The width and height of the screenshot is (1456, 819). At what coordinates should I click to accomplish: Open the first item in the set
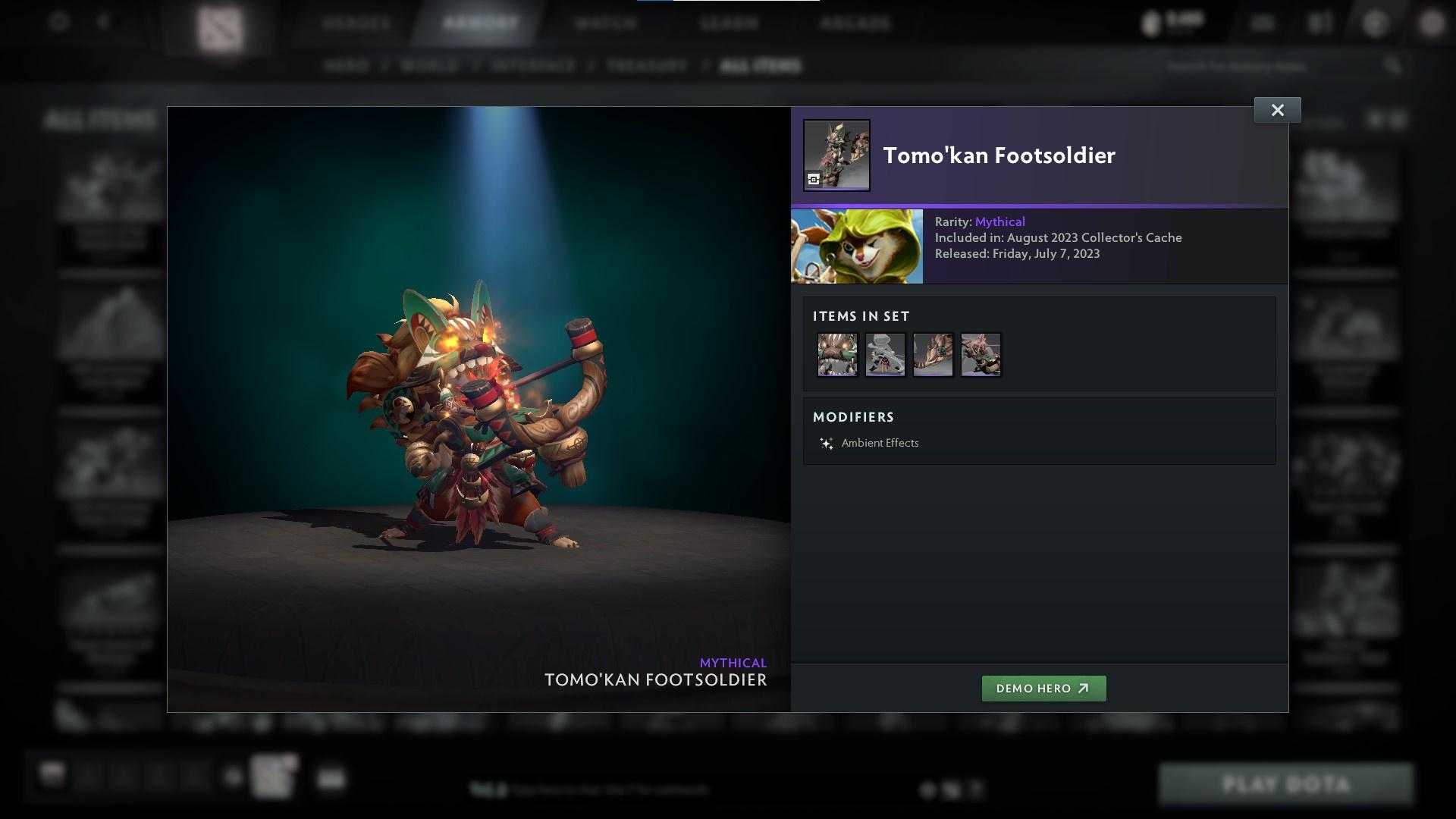tap(837, 354)
